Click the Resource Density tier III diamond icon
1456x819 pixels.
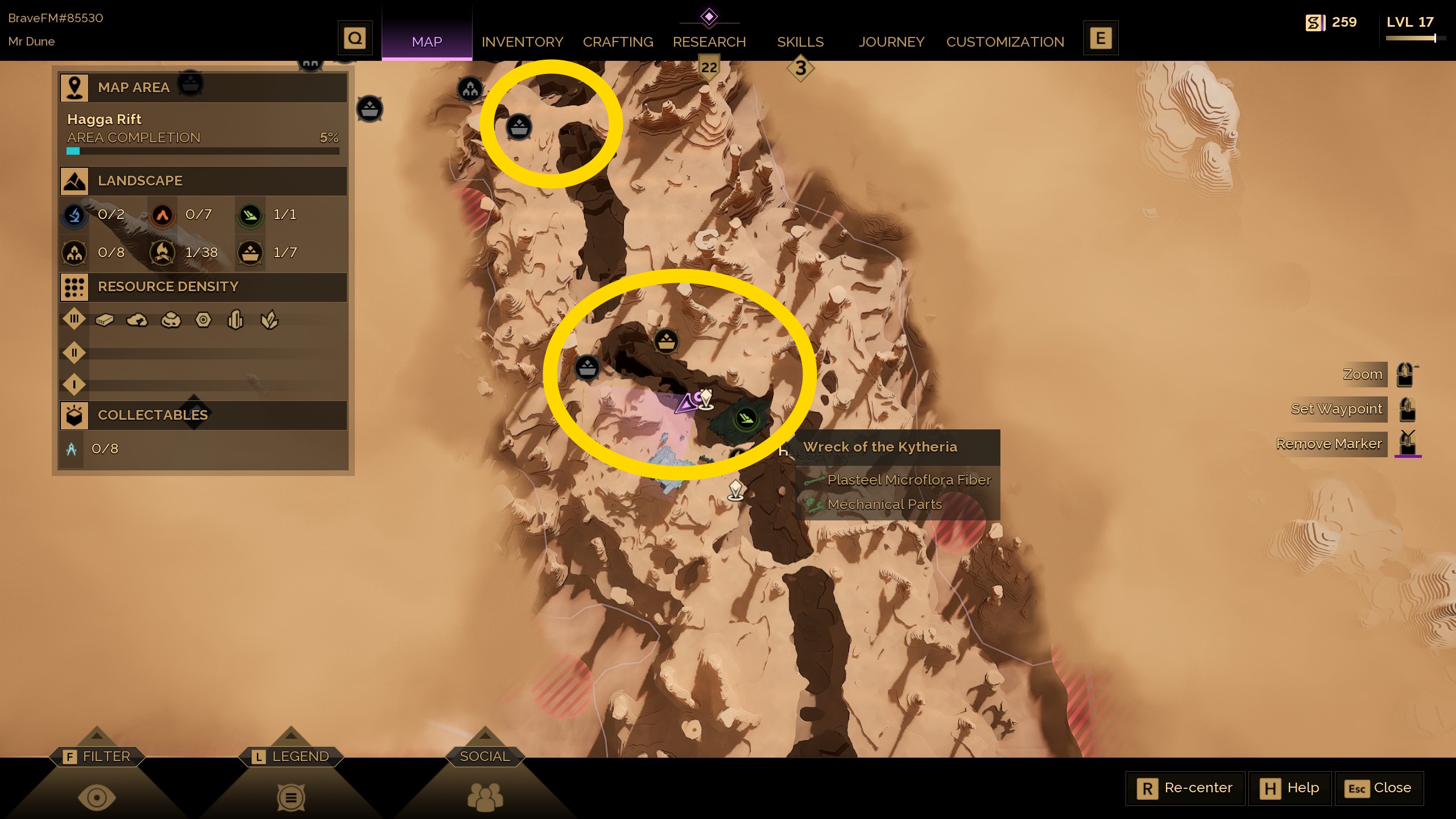click(x=73, y=320)
